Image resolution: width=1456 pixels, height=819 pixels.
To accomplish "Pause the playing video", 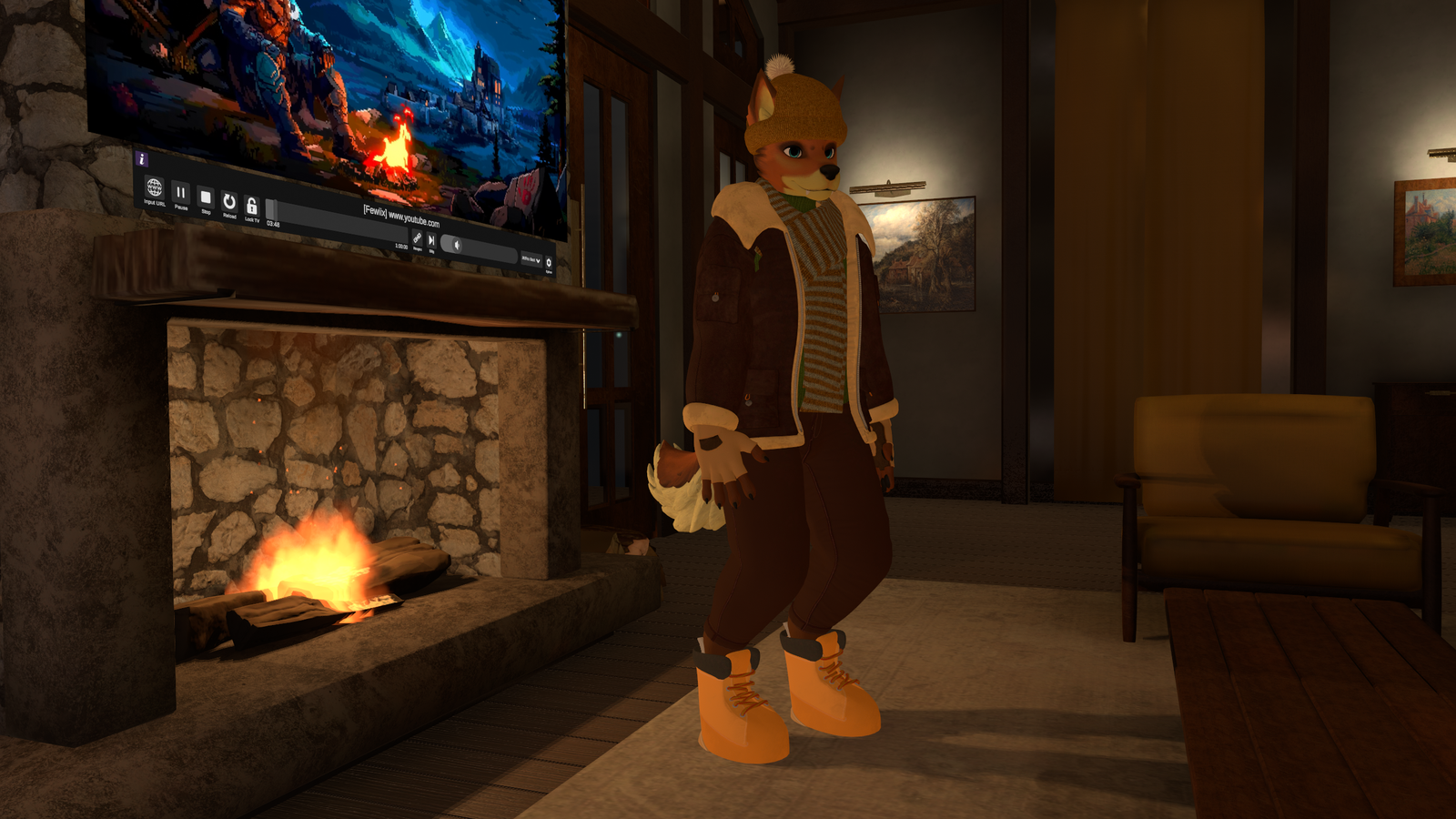I will coord(180,194).
